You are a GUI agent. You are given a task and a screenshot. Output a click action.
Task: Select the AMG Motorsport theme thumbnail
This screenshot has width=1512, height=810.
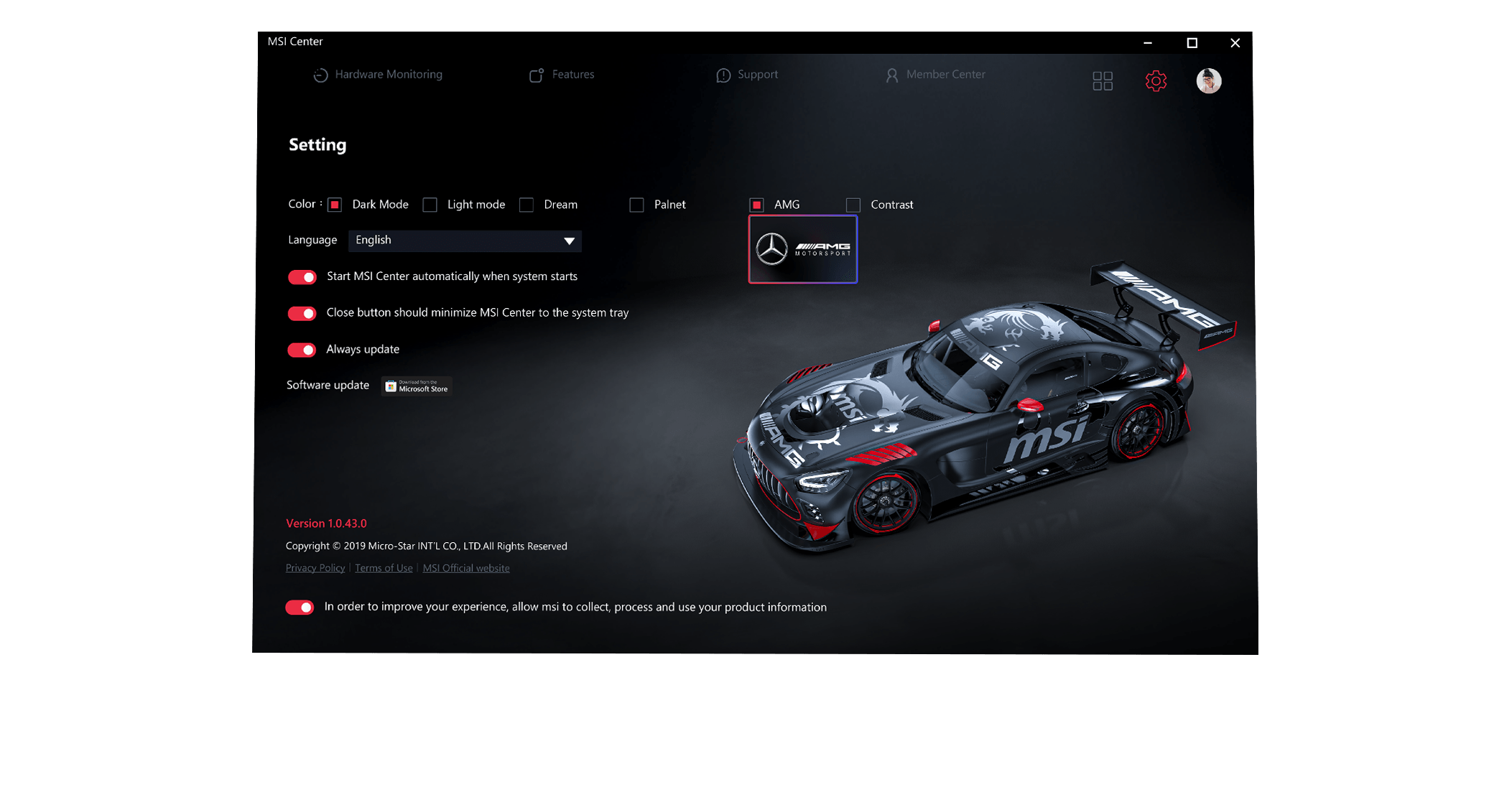coord(803,249)
